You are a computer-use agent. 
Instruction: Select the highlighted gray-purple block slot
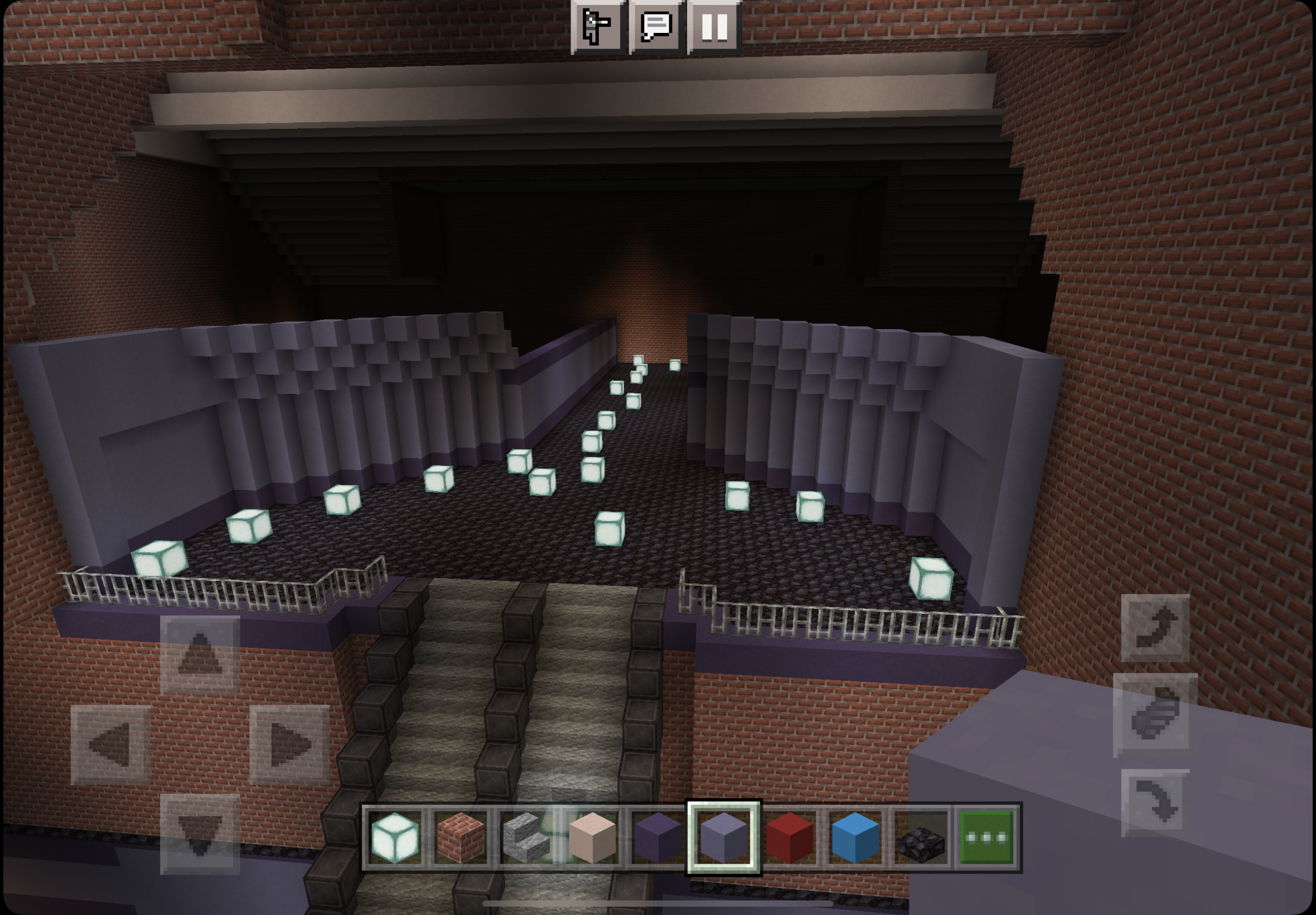tap(724, 837)
